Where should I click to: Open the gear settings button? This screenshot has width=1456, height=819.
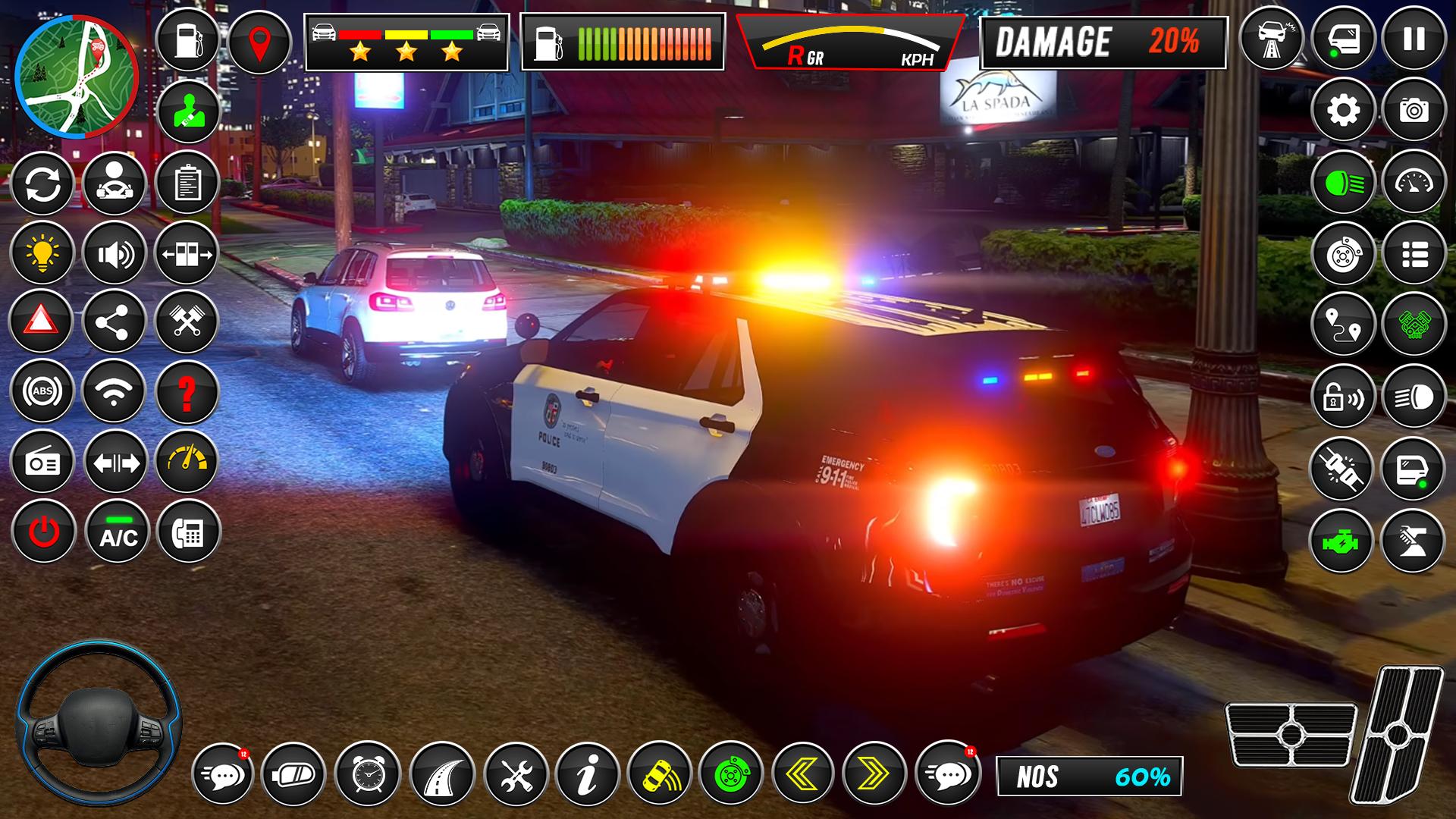1343,111
